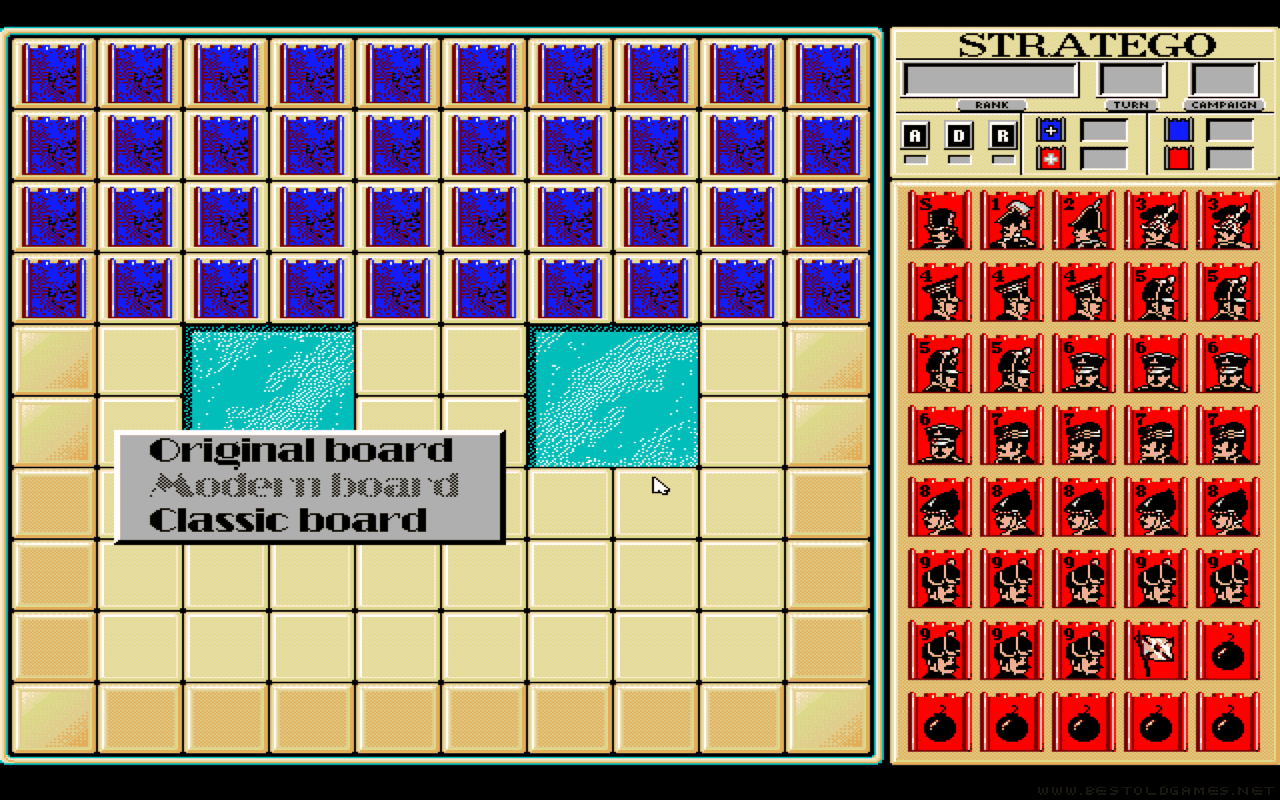Select a rank 9 Scout piece
The width and height of the screenshot is (1280, 800).
click(940, 577)
